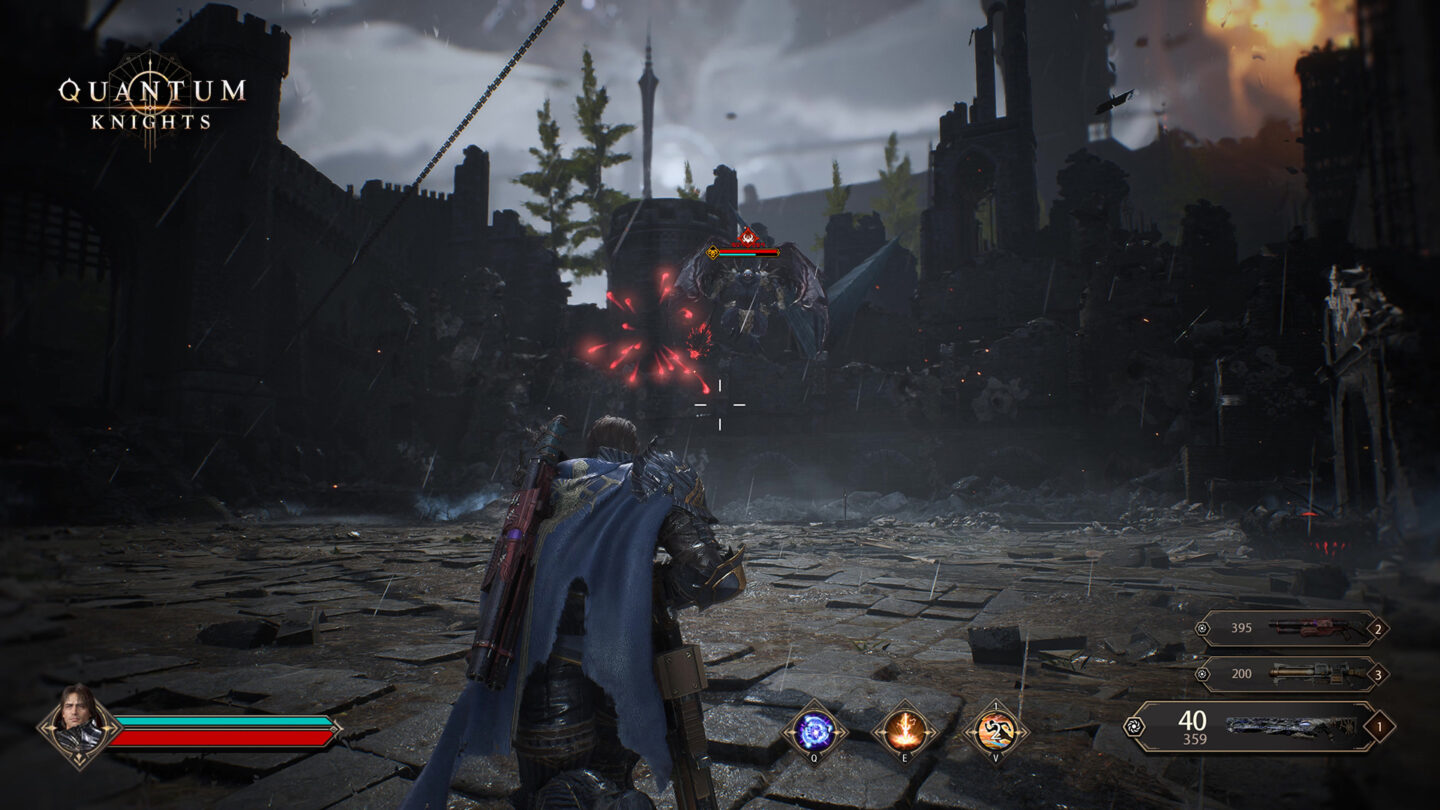Viewport: 1440px width, 810px height.
Task: Click the ammo gear icon beside the 395 counter
Action: [1202, 628]
